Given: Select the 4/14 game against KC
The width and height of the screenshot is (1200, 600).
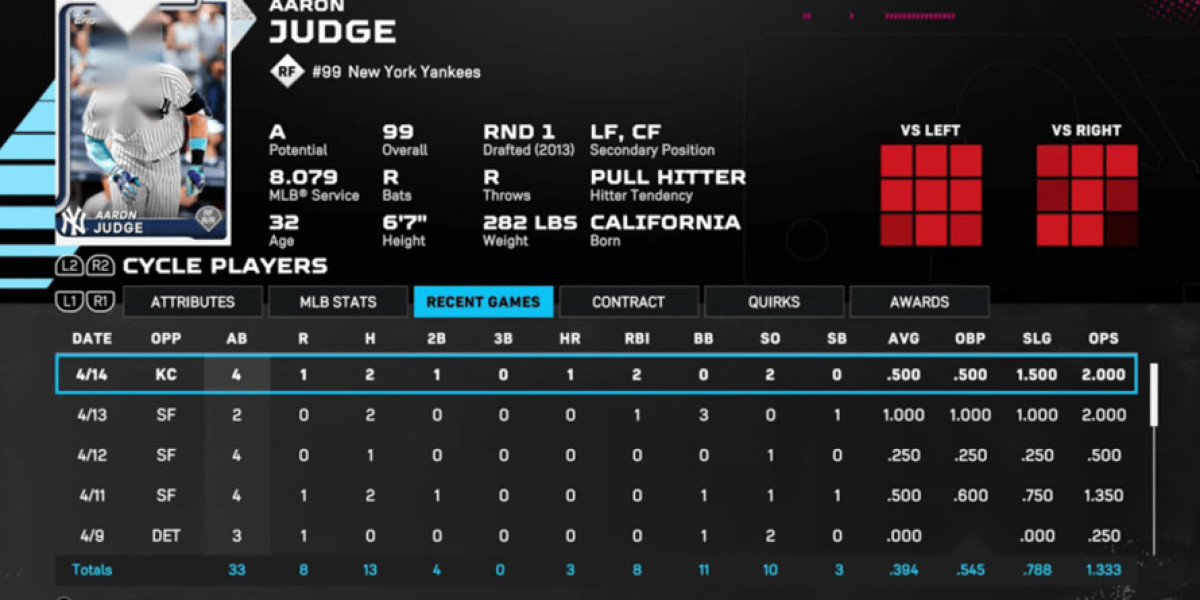Looking at the screenshot, I should pos(596,375).
